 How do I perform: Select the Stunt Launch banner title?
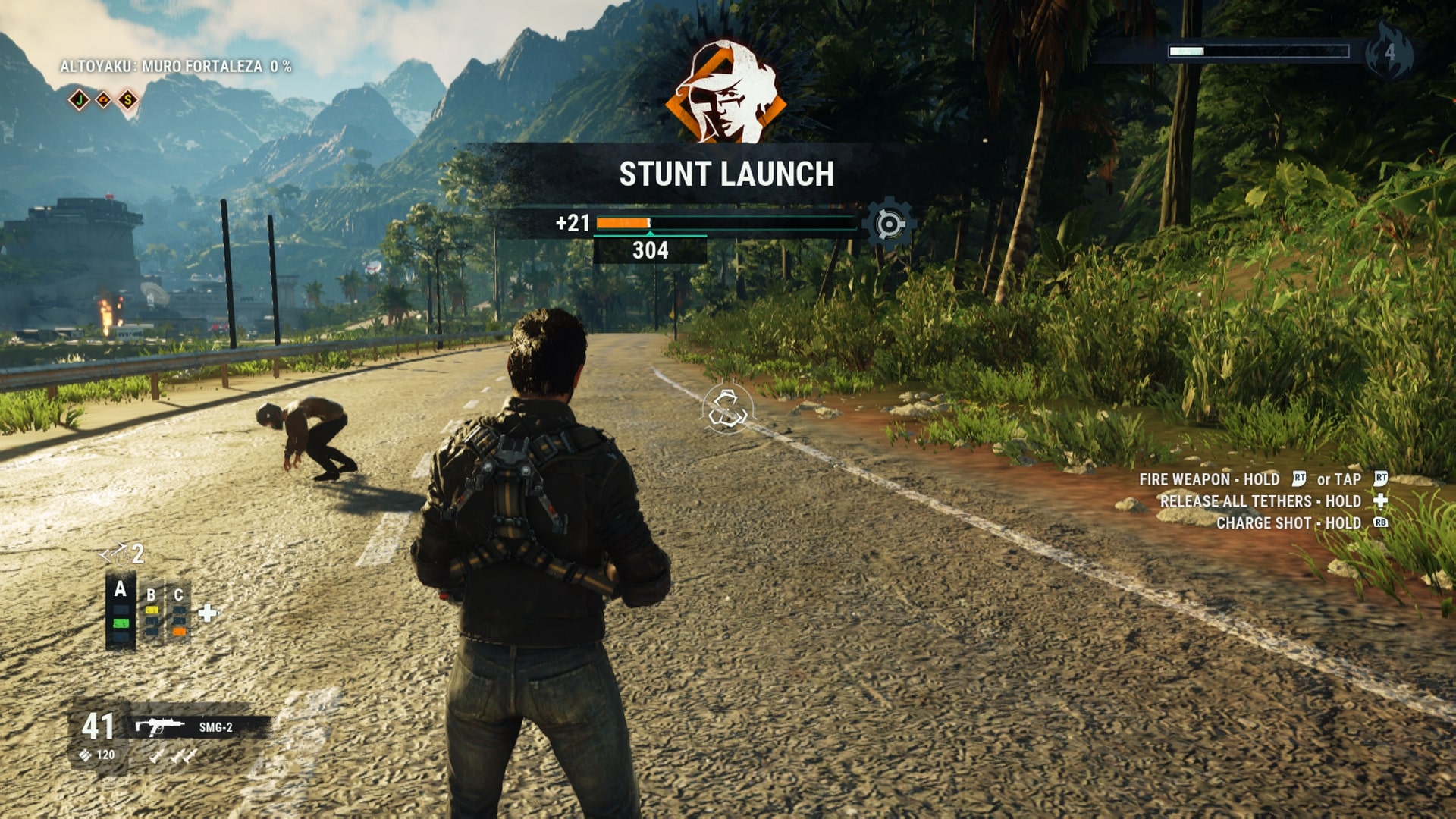pyautogui.click(x=726, y=174)
